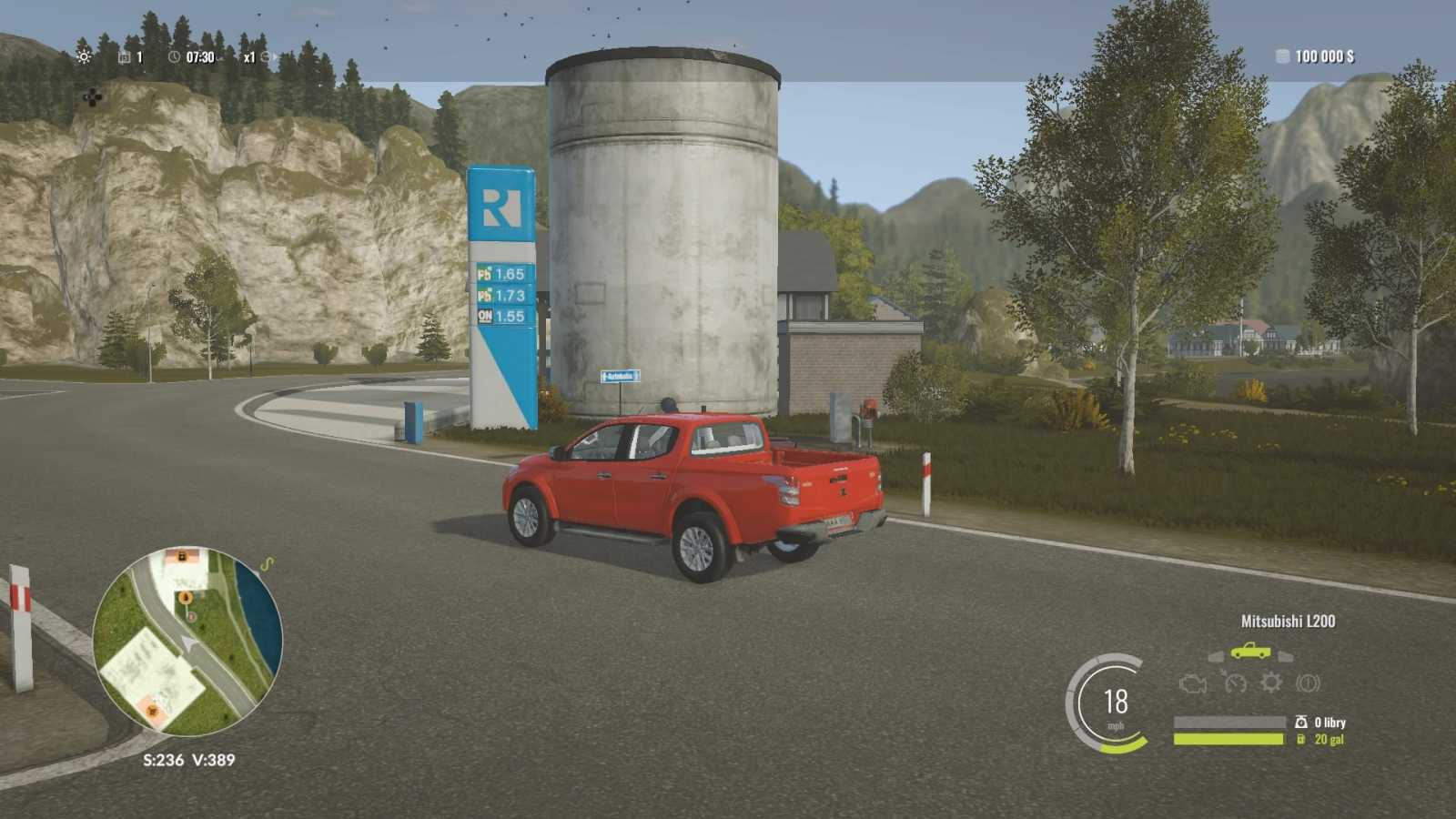Viewport: 1456px width, 819px height.
Task: Switch to the next vehicle attachment
Action: [x=1285, y=656]
